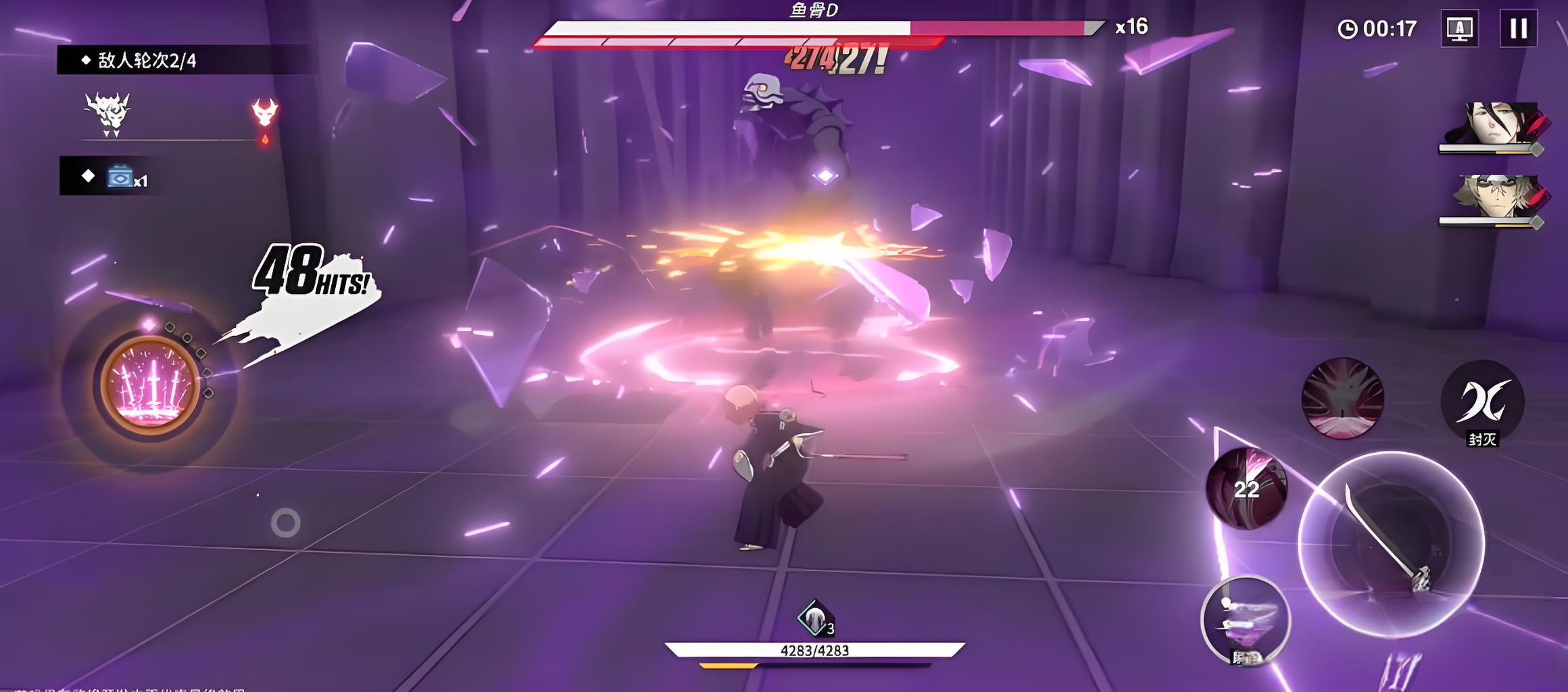Image resolution: width=1568 pixels, height=692 pixels.
Task: Tap the blue chest drop counter
Action: click(x=126, y=176)
